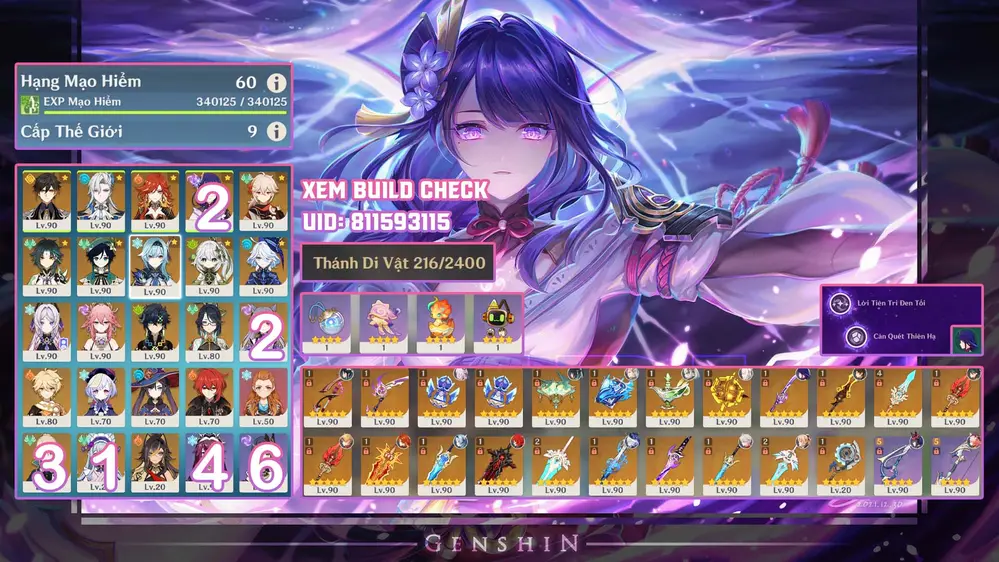The width and height of the screenshot is (999, 562).
Task: Open info icon beside Hạng Mạo Hiểm
Action: click(277, 83)
